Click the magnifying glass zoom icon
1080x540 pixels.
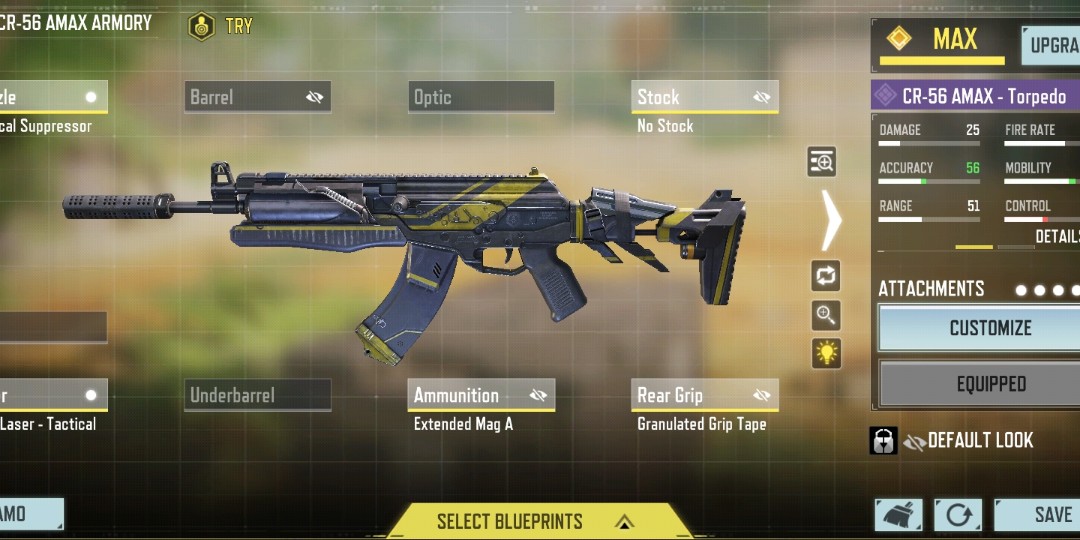click(x=826, y=315)
